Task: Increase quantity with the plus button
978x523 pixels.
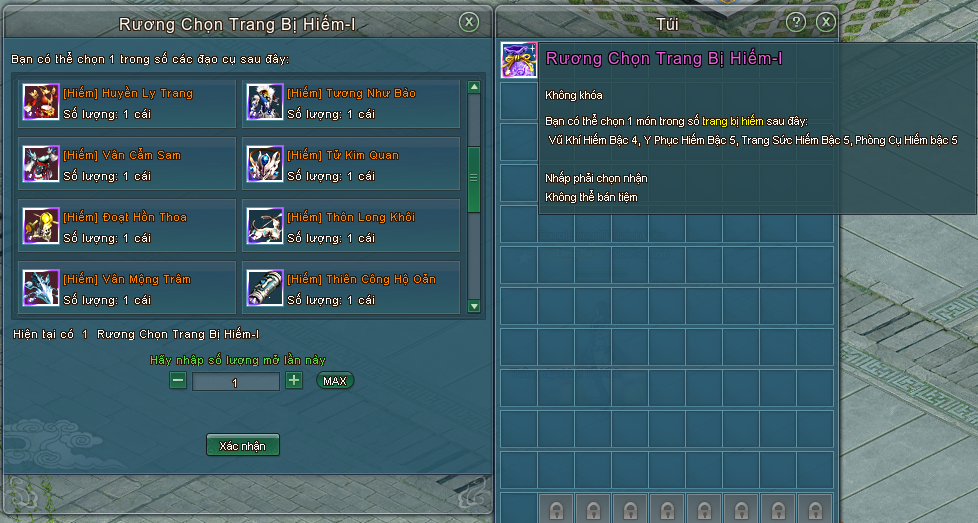Action: (294, 381)
